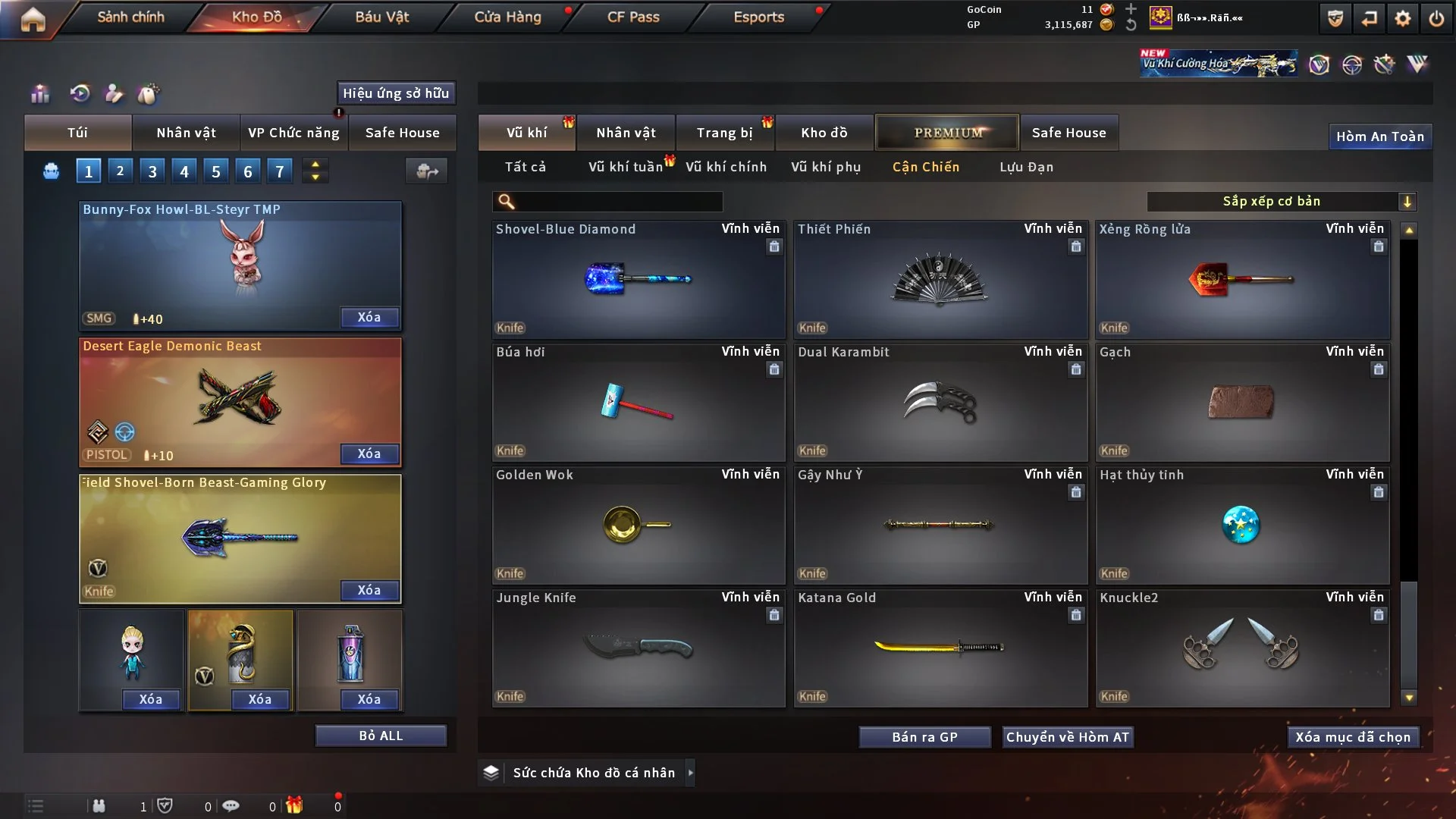
Task: Select the PREMIUM storage tab
Action: [947, 133]
